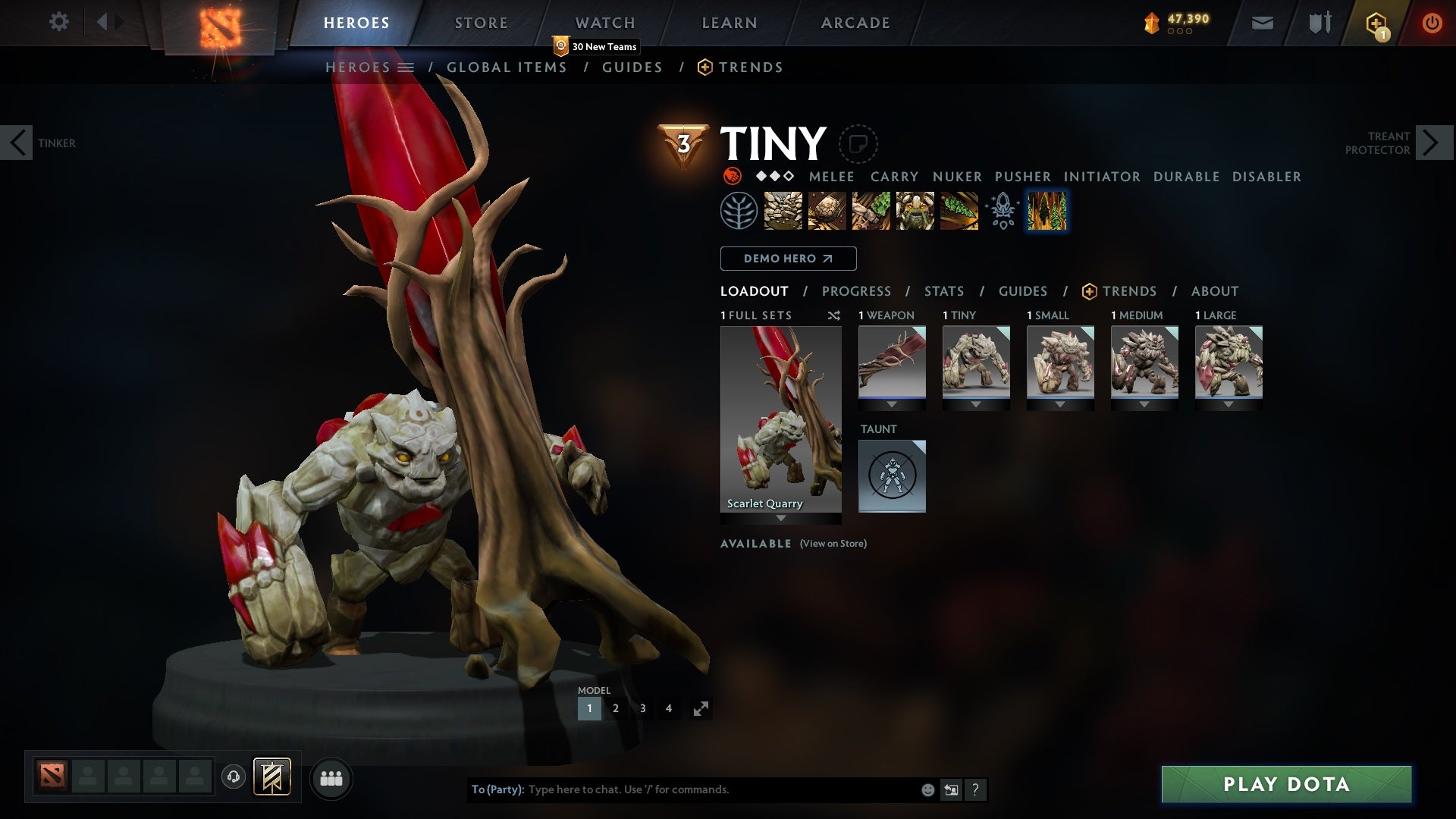
Task: Click the Taunt item thumbnail
Action: (x=892, y=475)
